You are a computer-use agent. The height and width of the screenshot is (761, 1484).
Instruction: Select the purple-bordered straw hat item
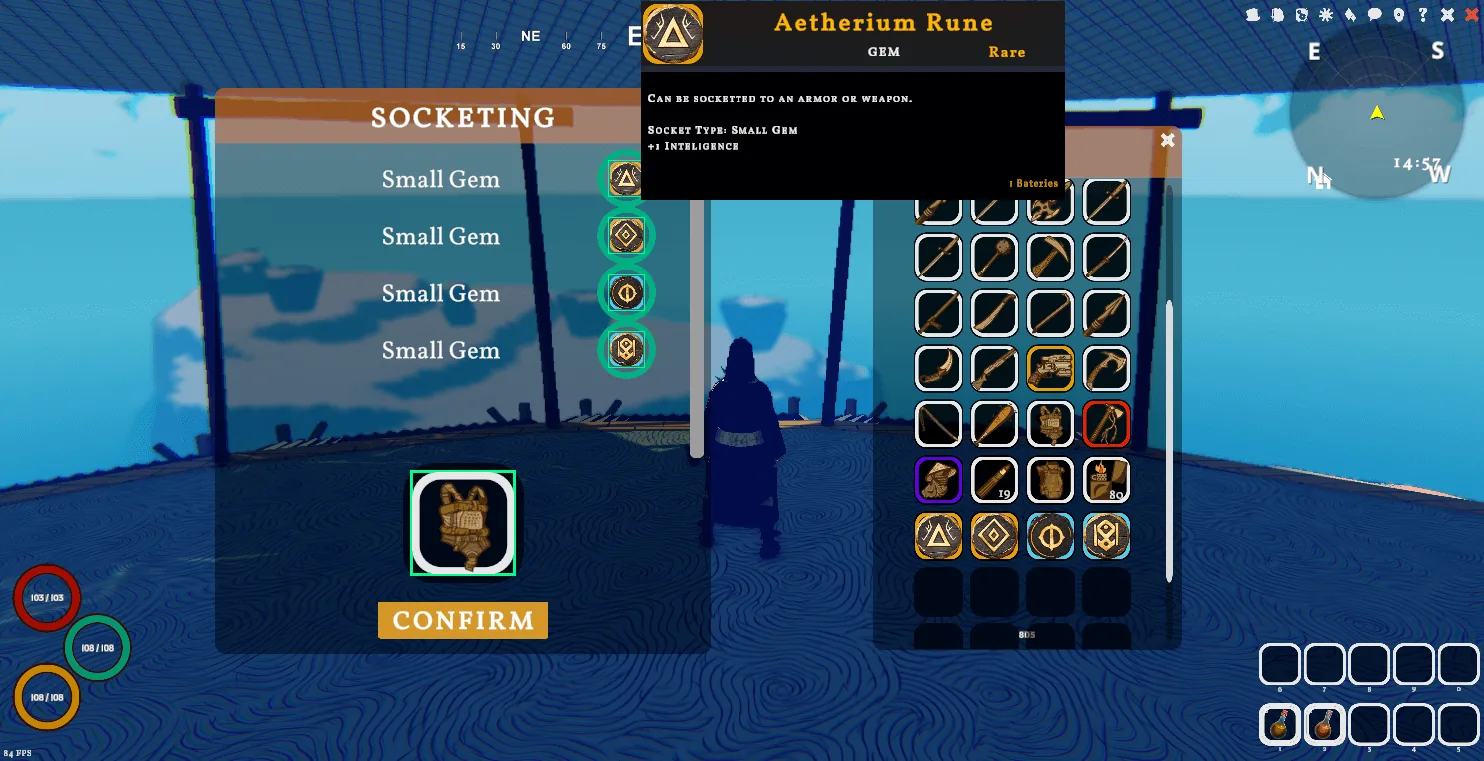938,480
